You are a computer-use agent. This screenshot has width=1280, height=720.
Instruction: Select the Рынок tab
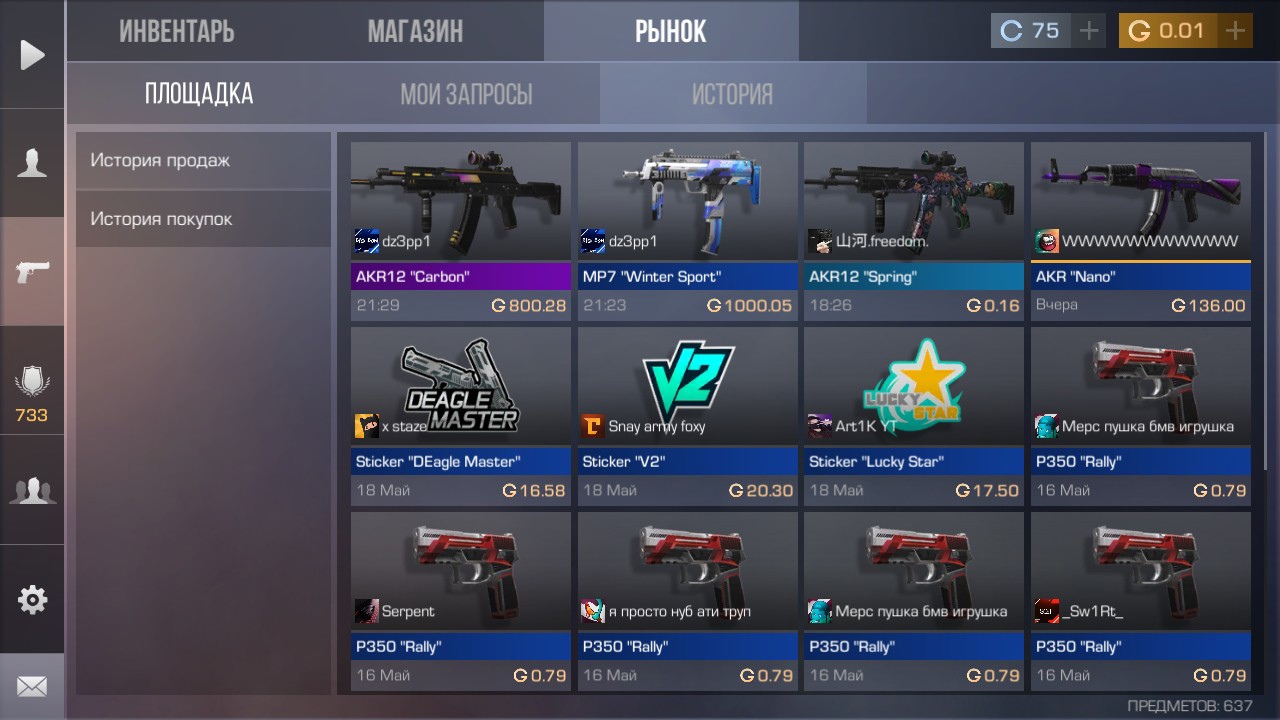click(x=670, y=31)
